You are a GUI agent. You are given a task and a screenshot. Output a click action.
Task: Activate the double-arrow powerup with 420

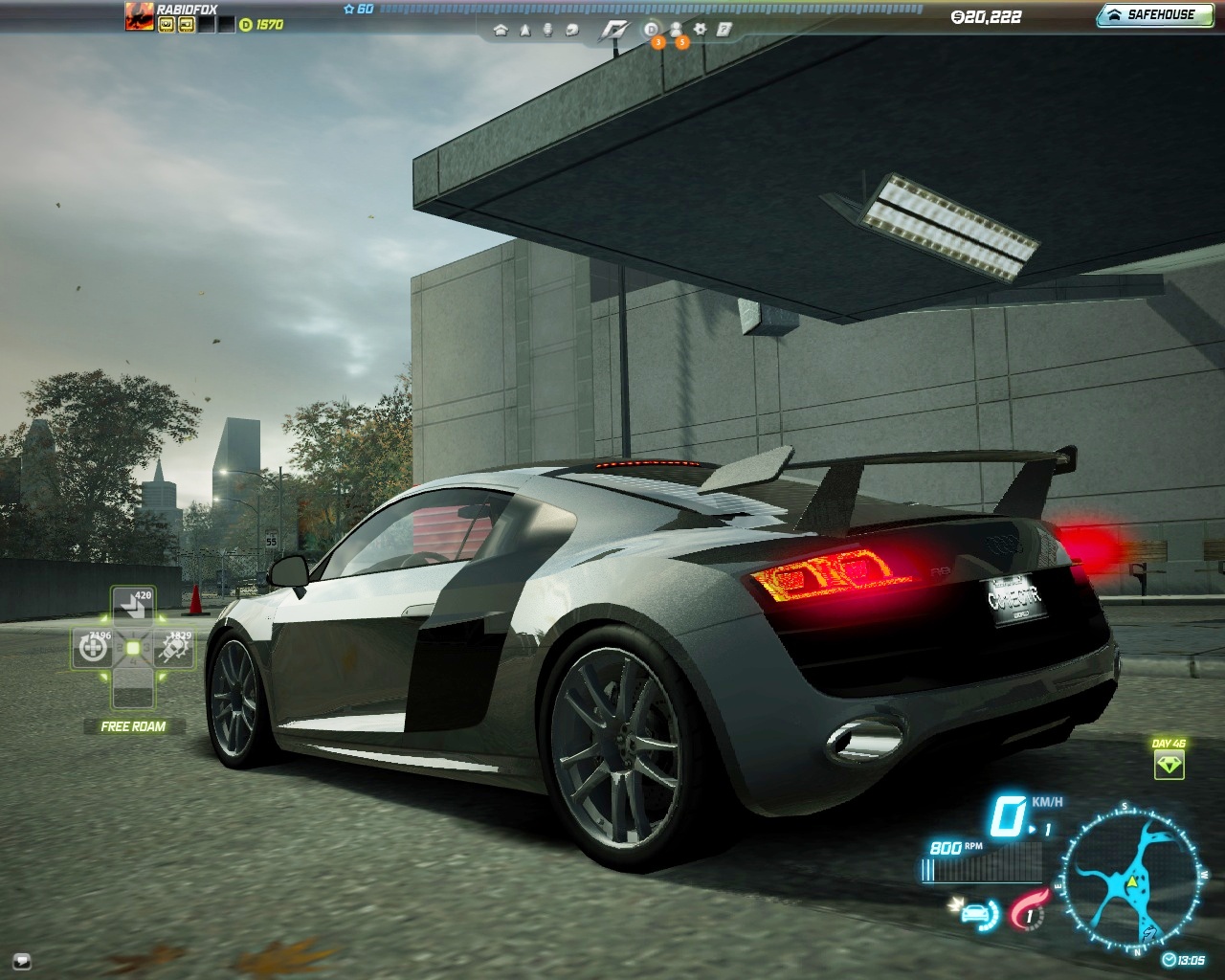133,605
